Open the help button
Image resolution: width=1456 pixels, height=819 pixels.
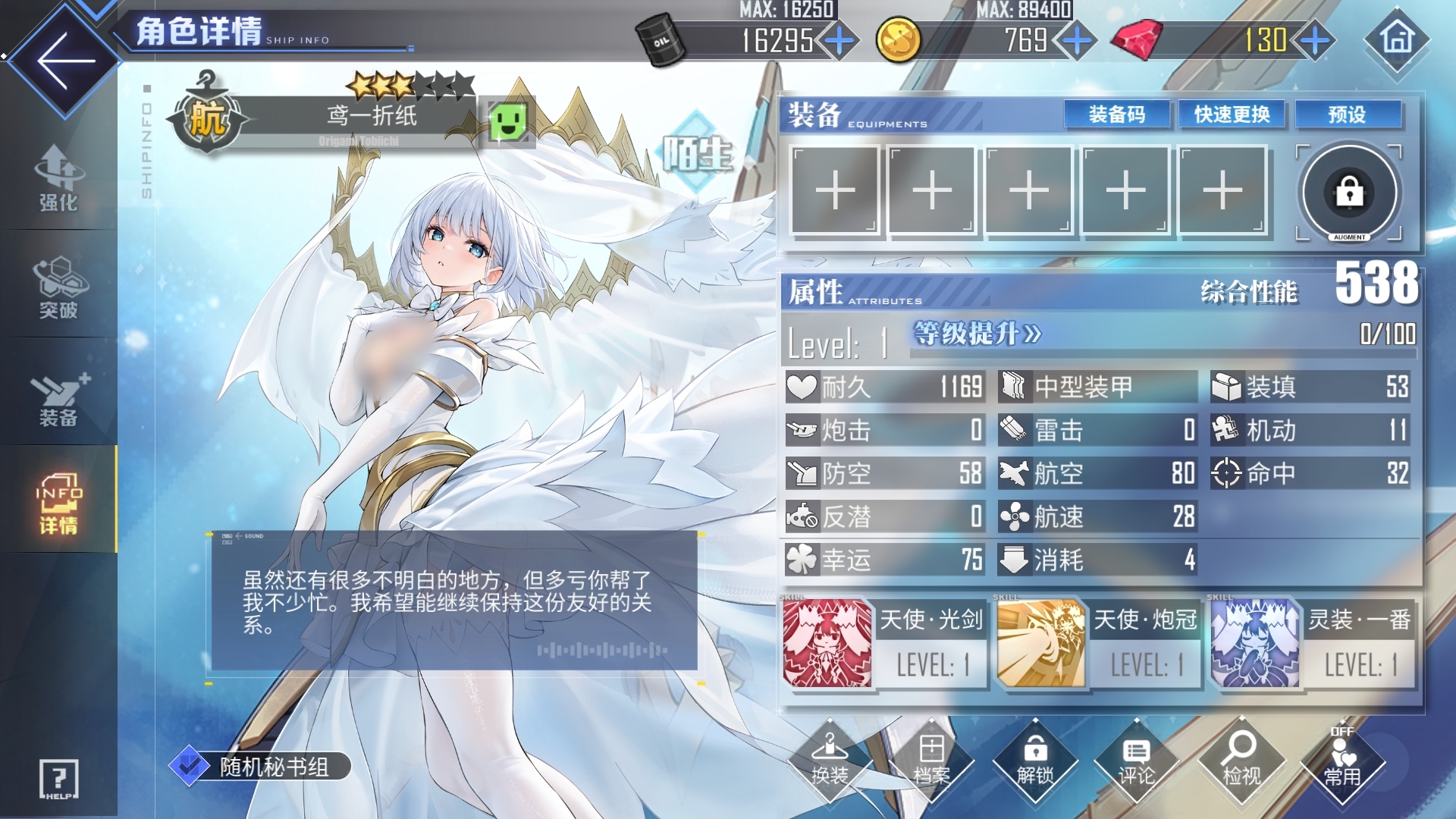[x=58, y=779]
